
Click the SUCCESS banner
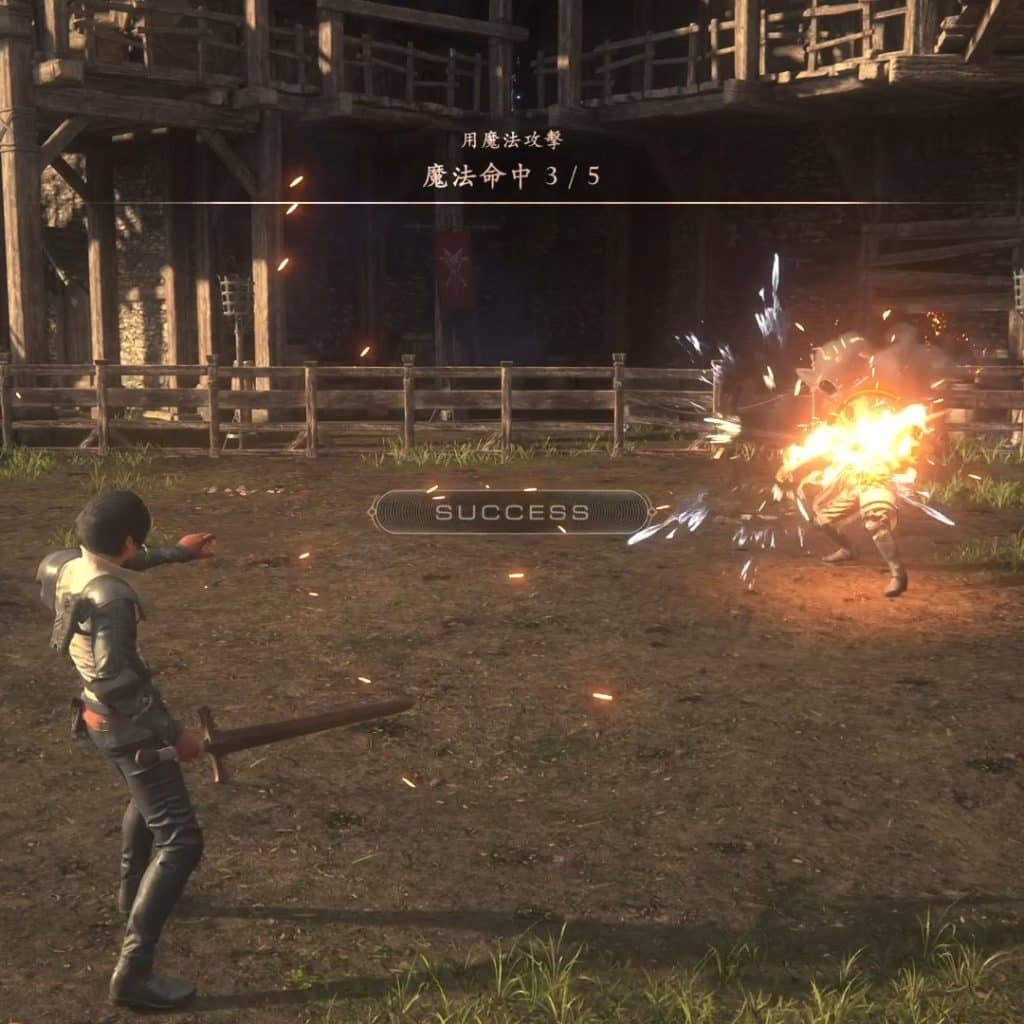coord(511,513)
